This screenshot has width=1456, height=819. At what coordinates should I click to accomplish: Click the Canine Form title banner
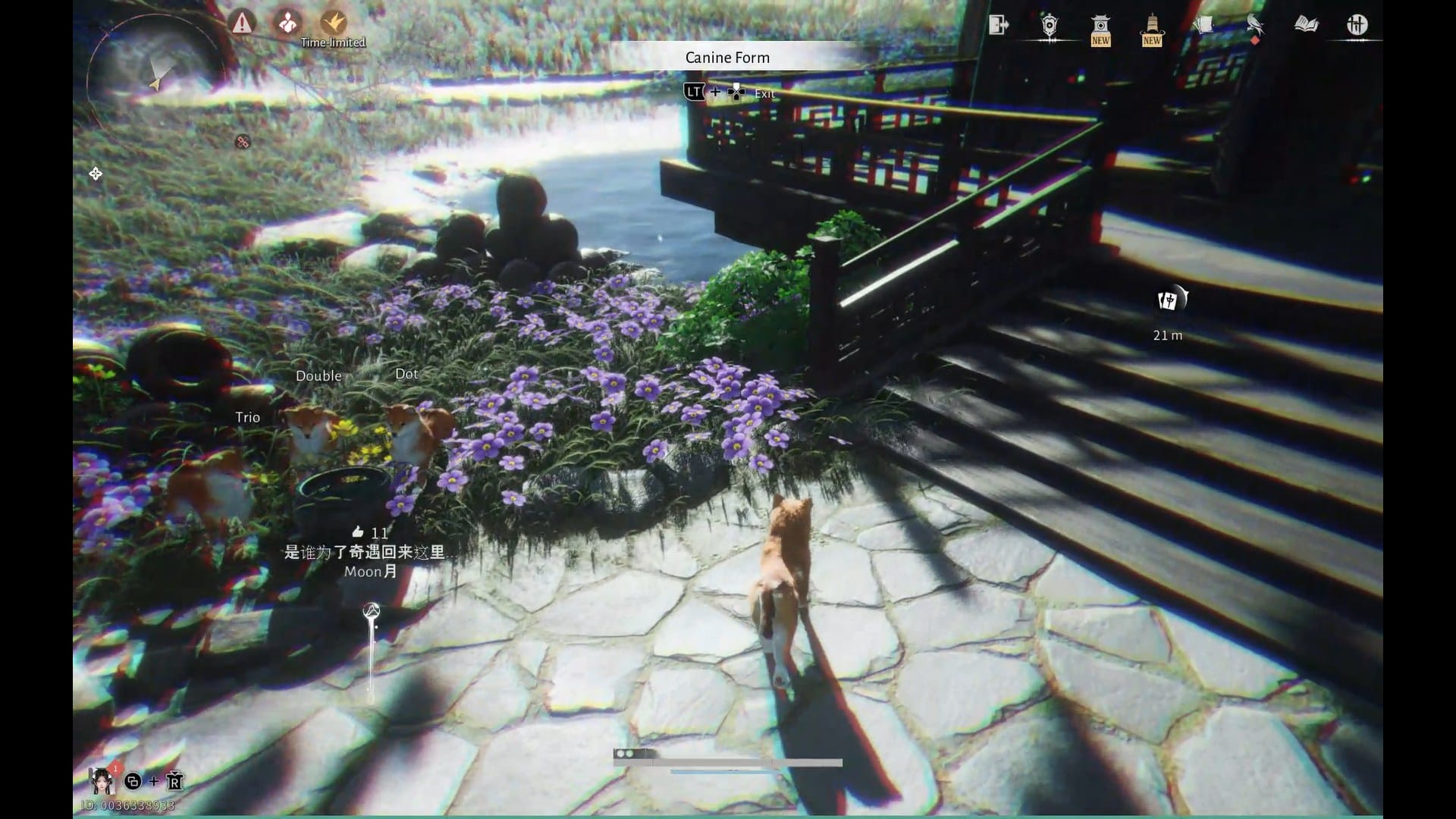[727, 57]
